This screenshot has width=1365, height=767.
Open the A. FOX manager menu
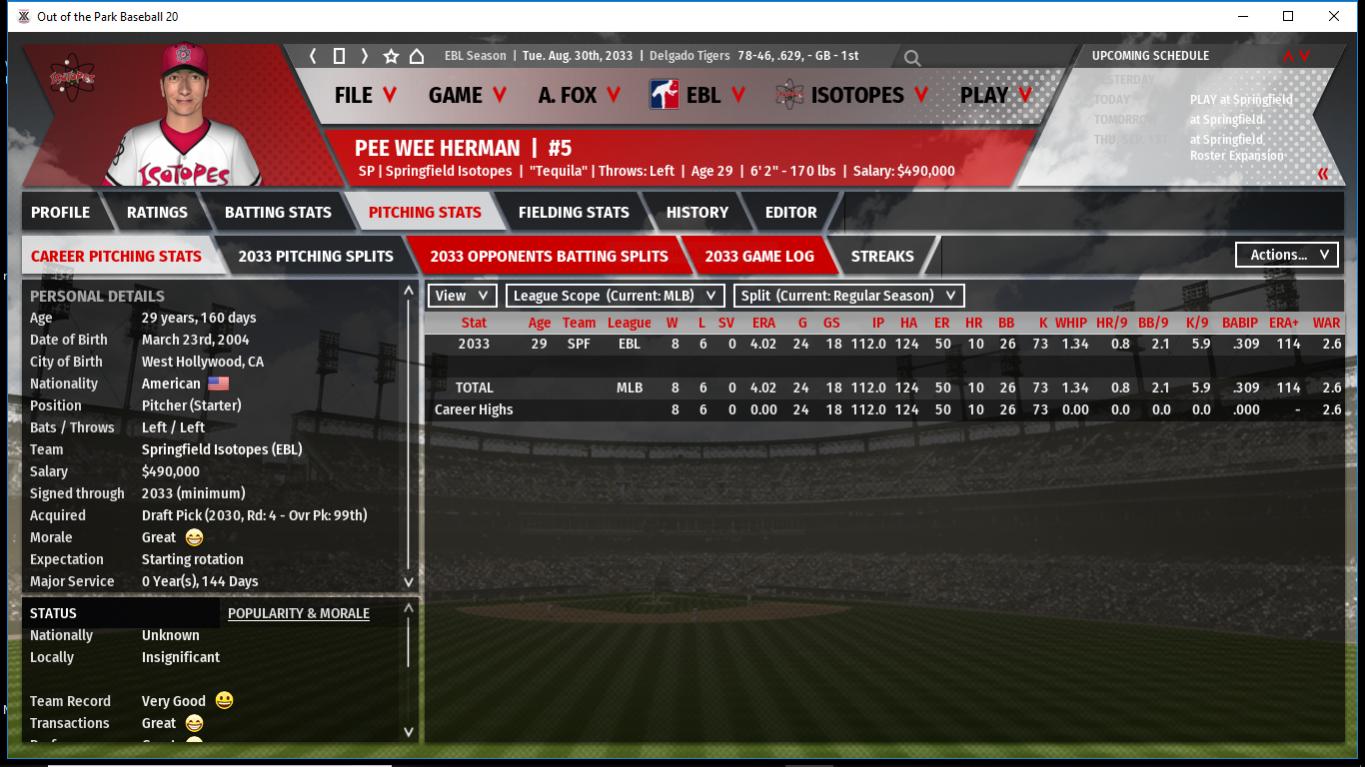[579, 95]
